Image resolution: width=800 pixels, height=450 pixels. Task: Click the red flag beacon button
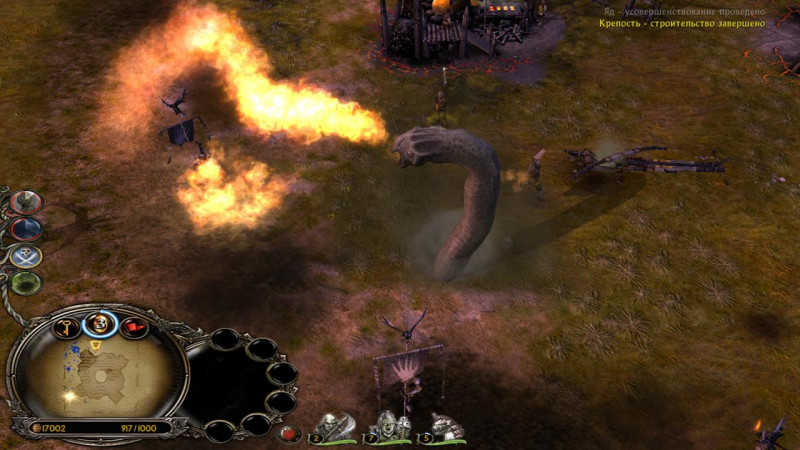point(132,326)
